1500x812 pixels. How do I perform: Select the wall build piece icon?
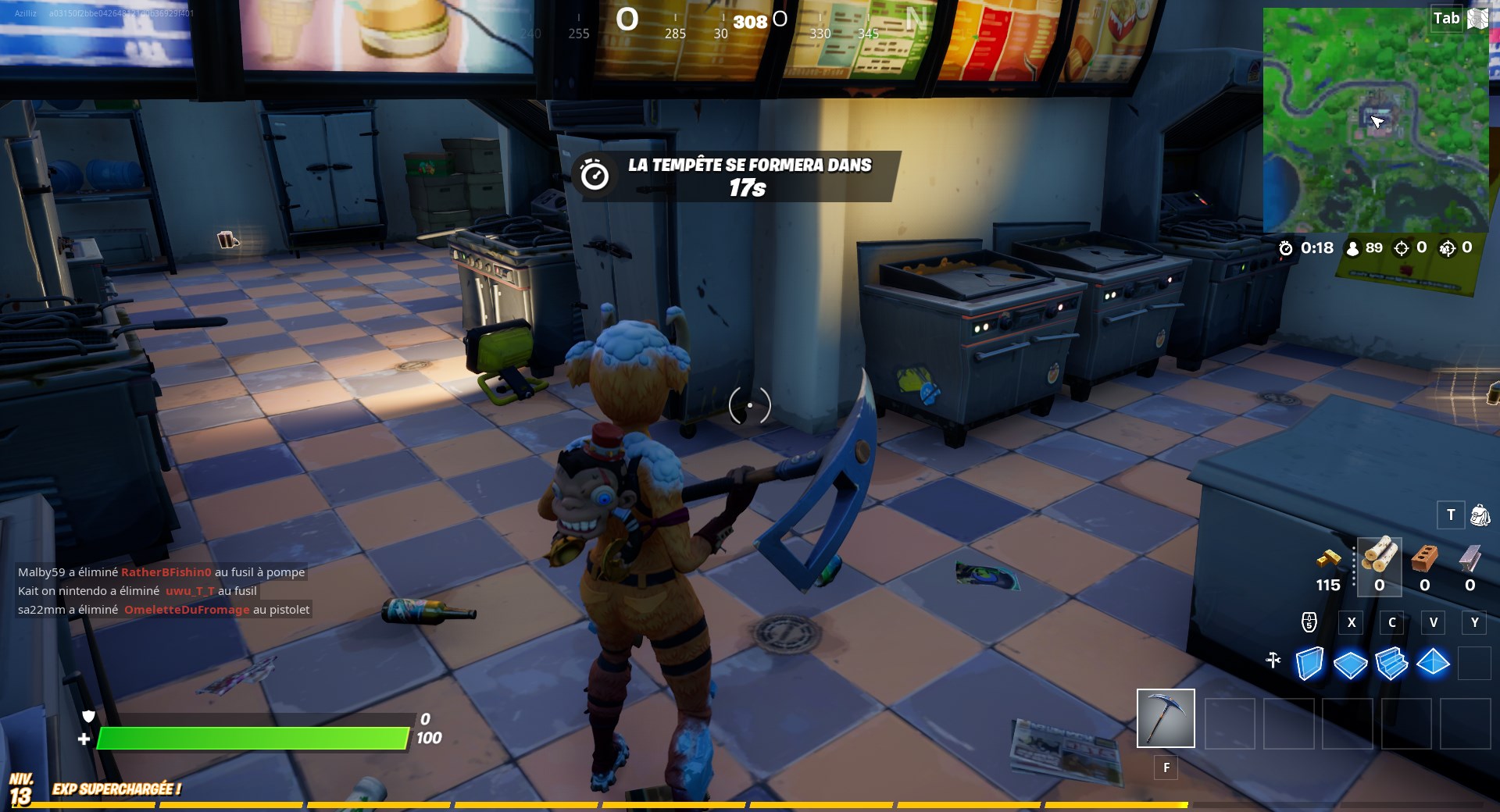1309,664
